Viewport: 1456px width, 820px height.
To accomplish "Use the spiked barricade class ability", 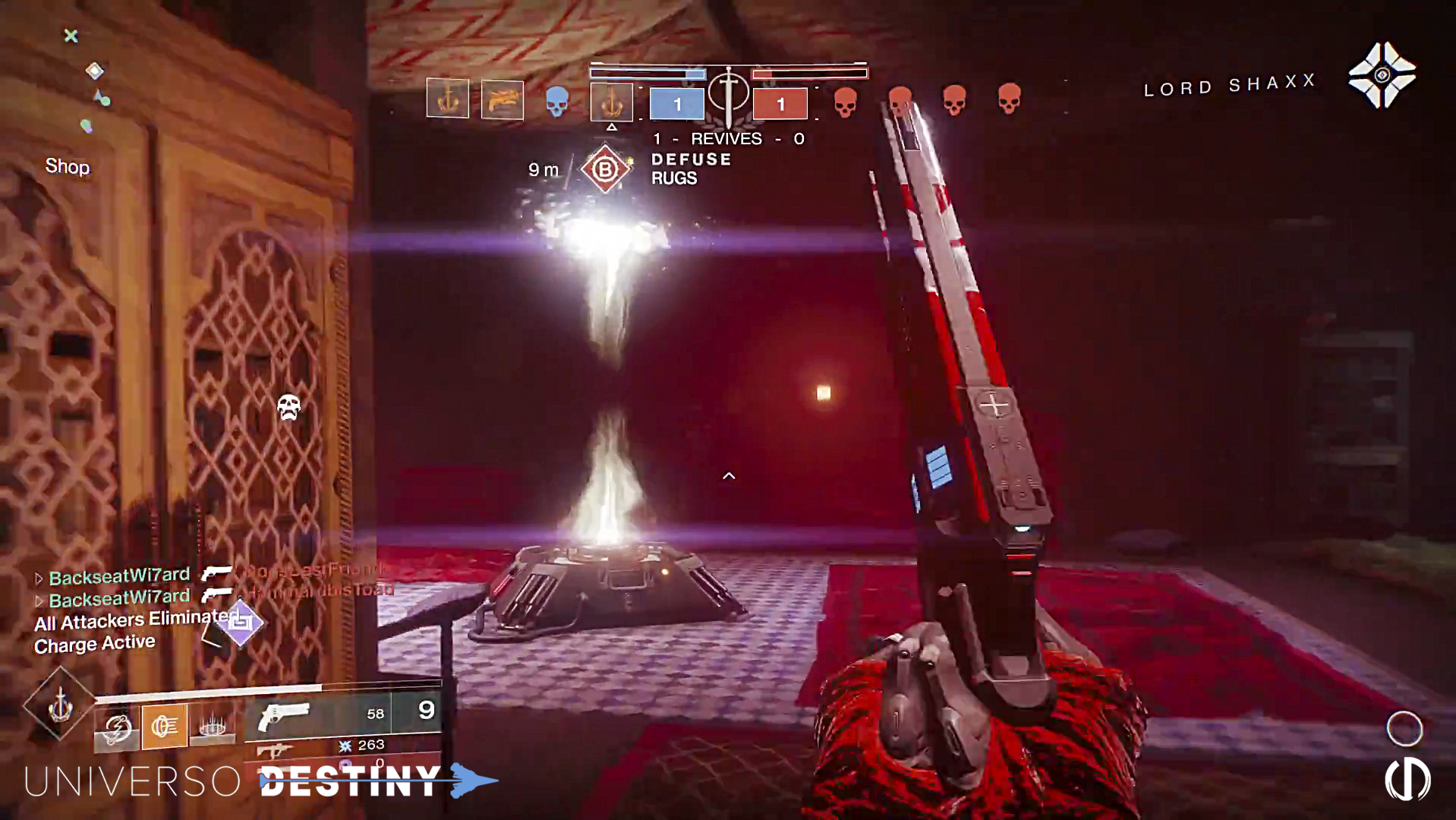I will click(212, 726).
